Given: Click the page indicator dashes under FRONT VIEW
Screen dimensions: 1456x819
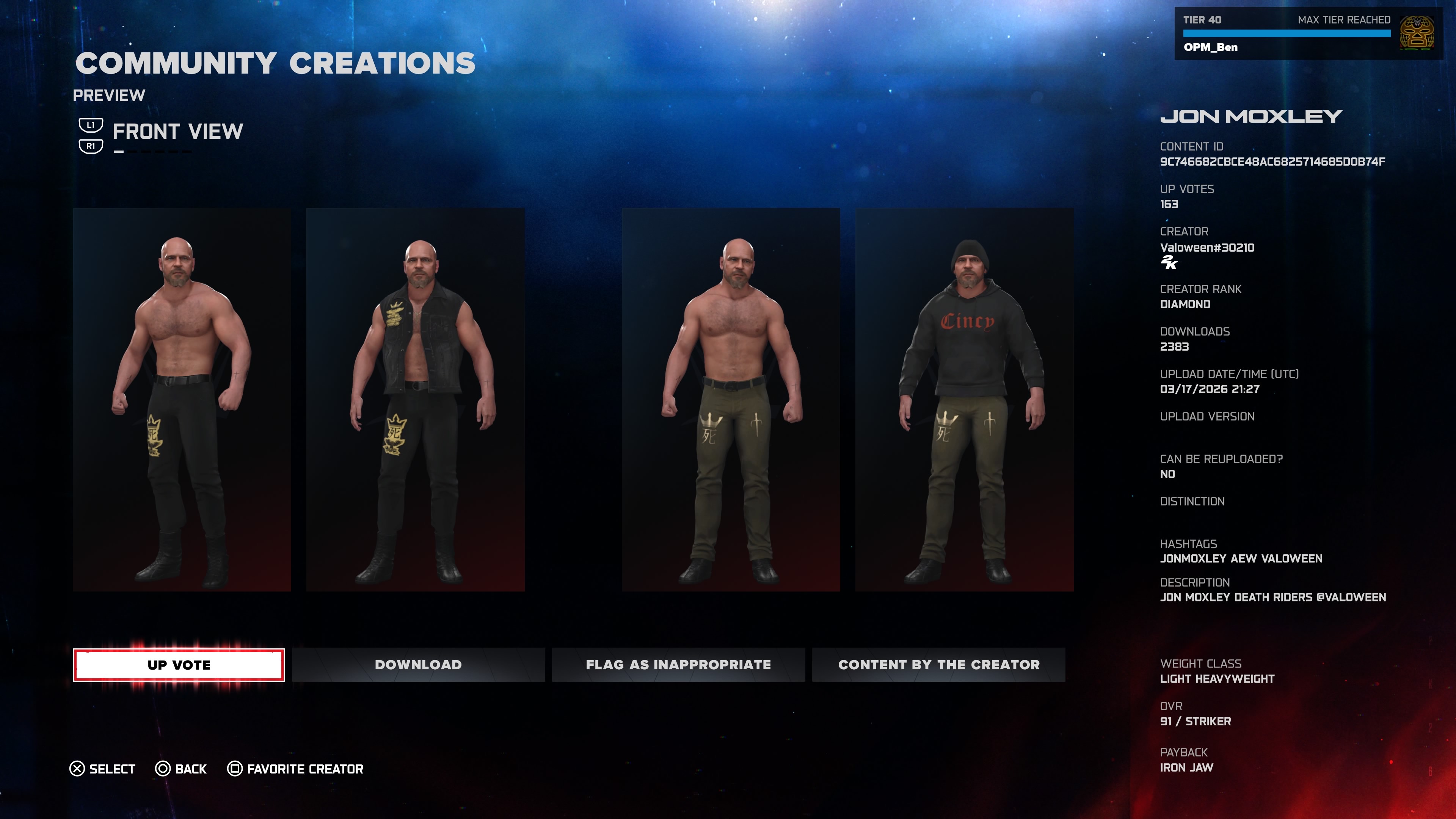Looking at the screenshot, I should click(154, 152).
